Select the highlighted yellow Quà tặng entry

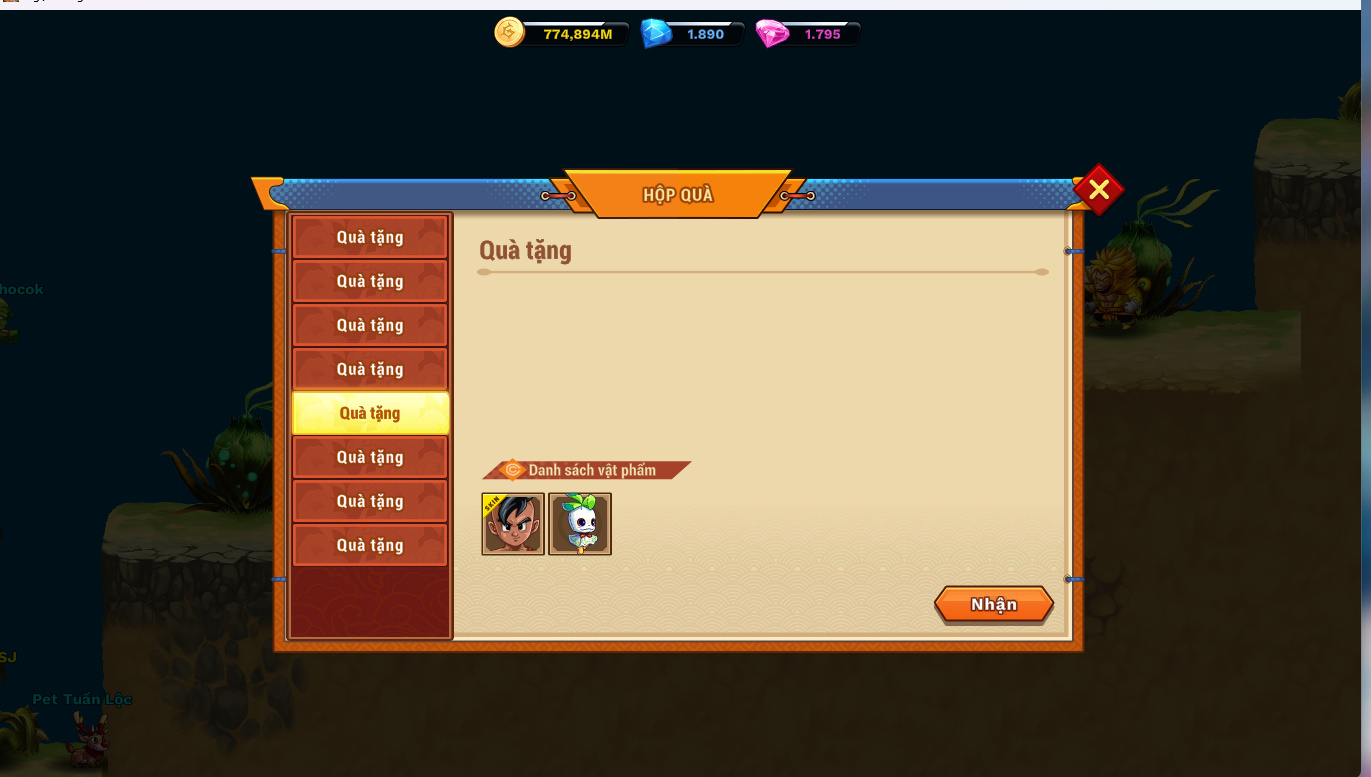point(370,413)
